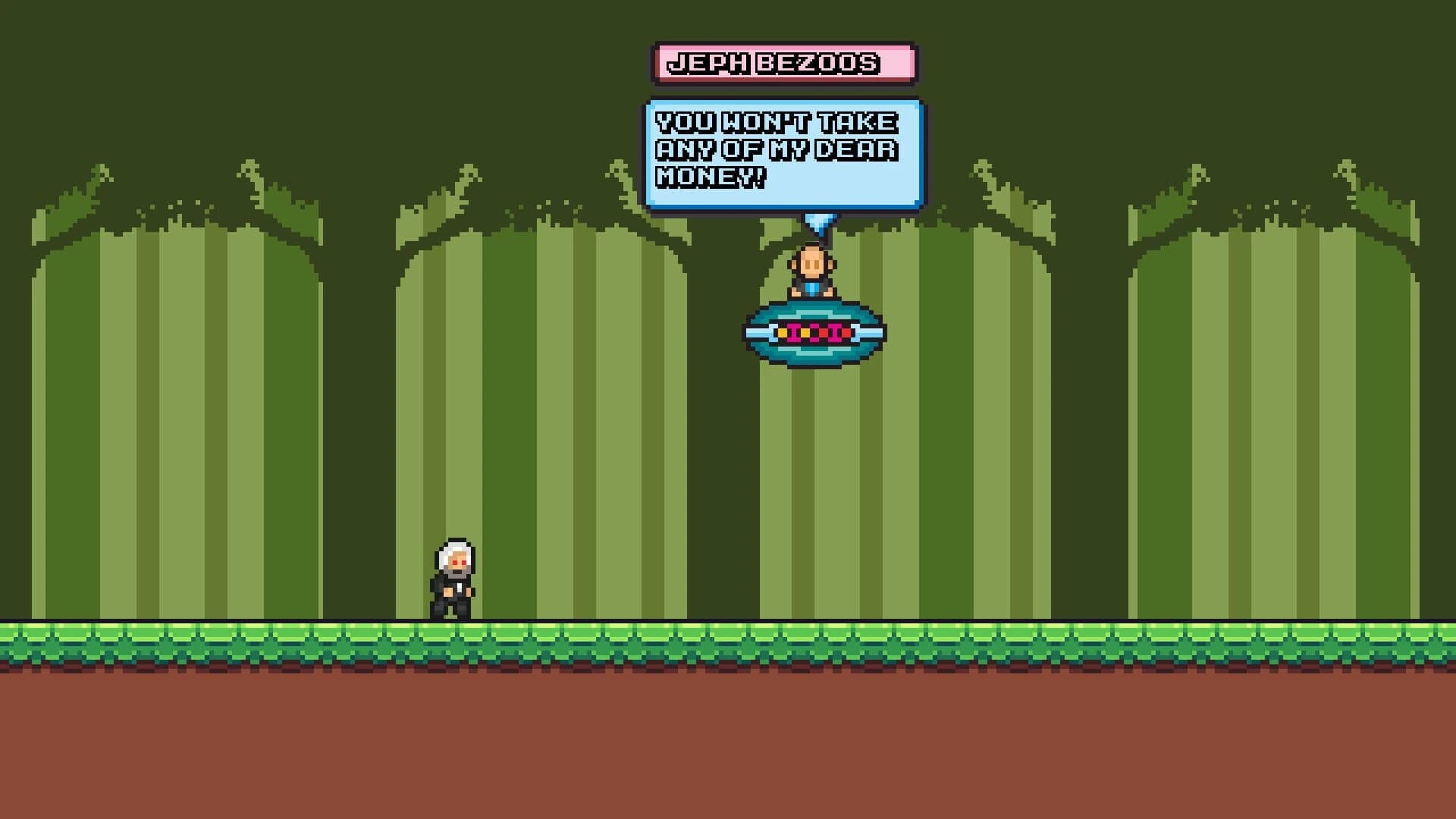This screenshot has width=1456, height=819.
Task: Click the hovercraft's left metal rod
Action: (757, 332)
